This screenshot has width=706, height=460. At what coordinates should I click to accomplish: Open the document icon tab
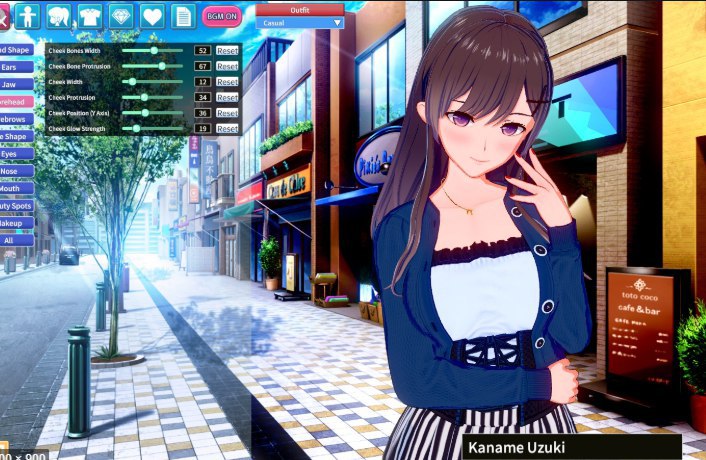183,16
